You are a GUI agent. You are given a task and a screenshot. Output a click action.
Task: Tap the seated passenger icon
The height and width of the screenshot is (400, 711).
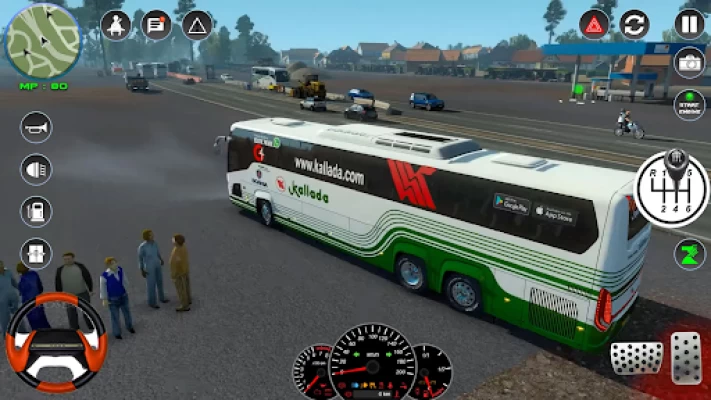tap(116, 25)
